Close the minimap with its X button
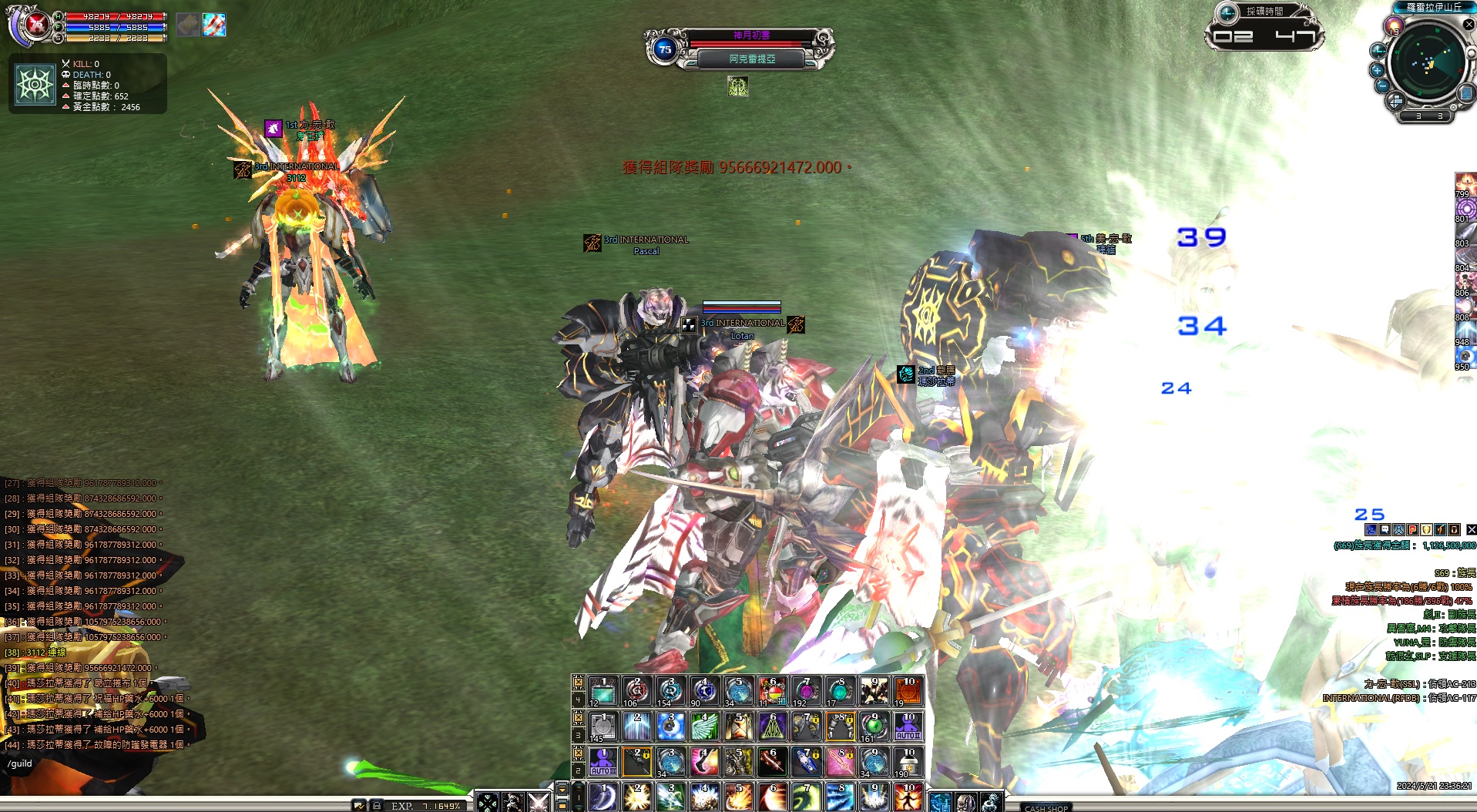 1469,25
